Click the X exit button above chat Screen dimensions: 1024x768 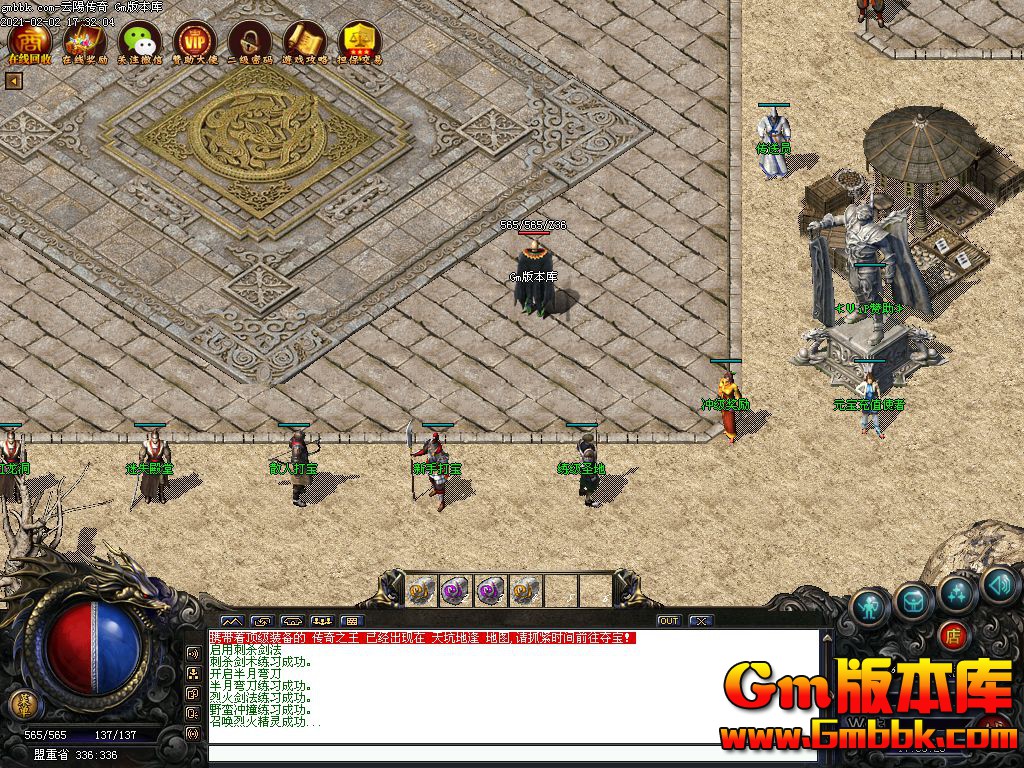(x=701, y=621)
